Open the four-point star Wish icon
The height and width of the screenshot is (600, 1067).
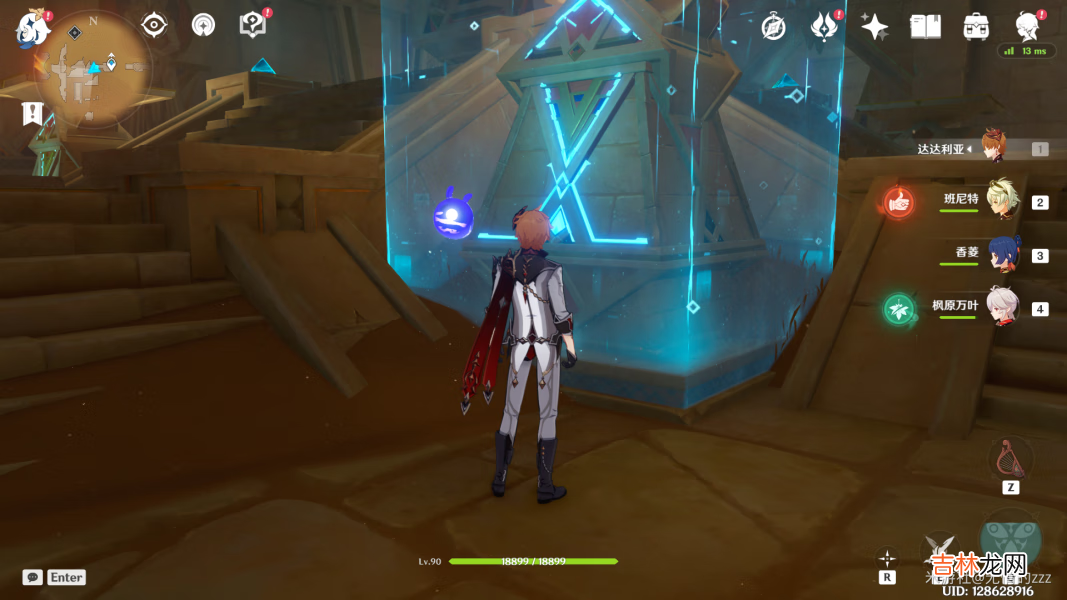875,27
